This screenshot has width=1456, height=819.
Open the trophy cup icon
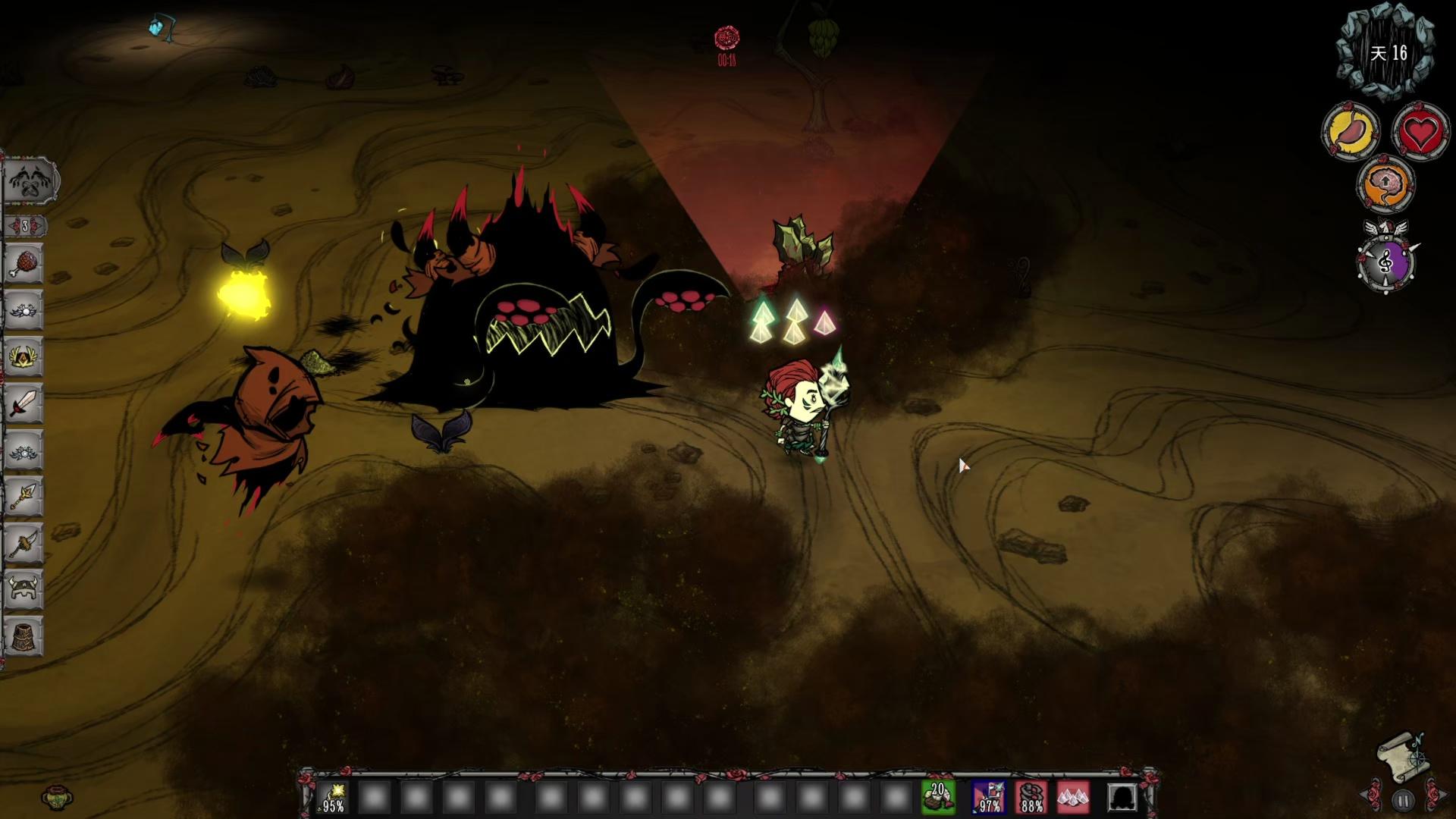pyautogui.click(x=57, y=797)
